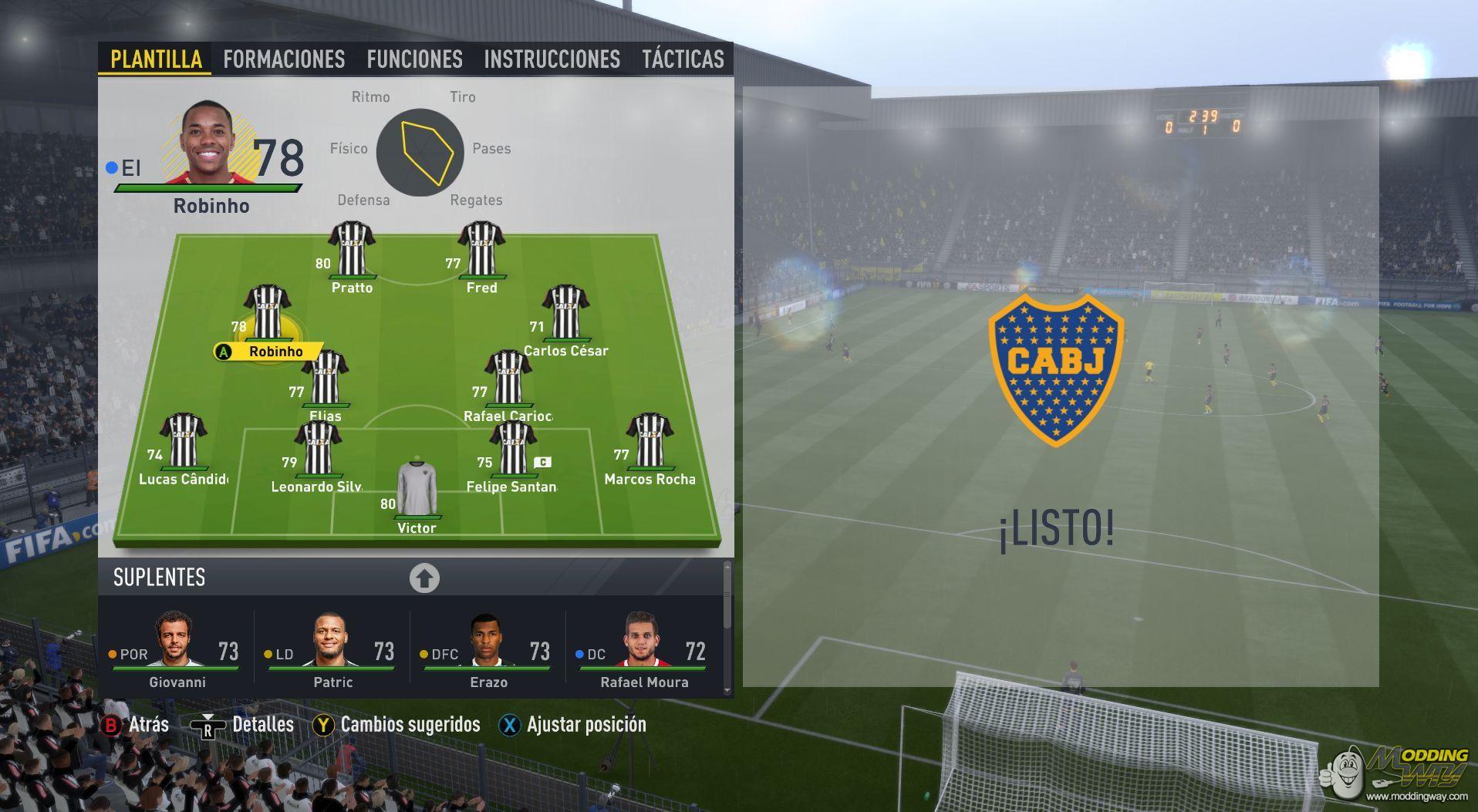Choose goalkeeper Victor
This screenshot has height=812, width=1478.
[417, 490]
